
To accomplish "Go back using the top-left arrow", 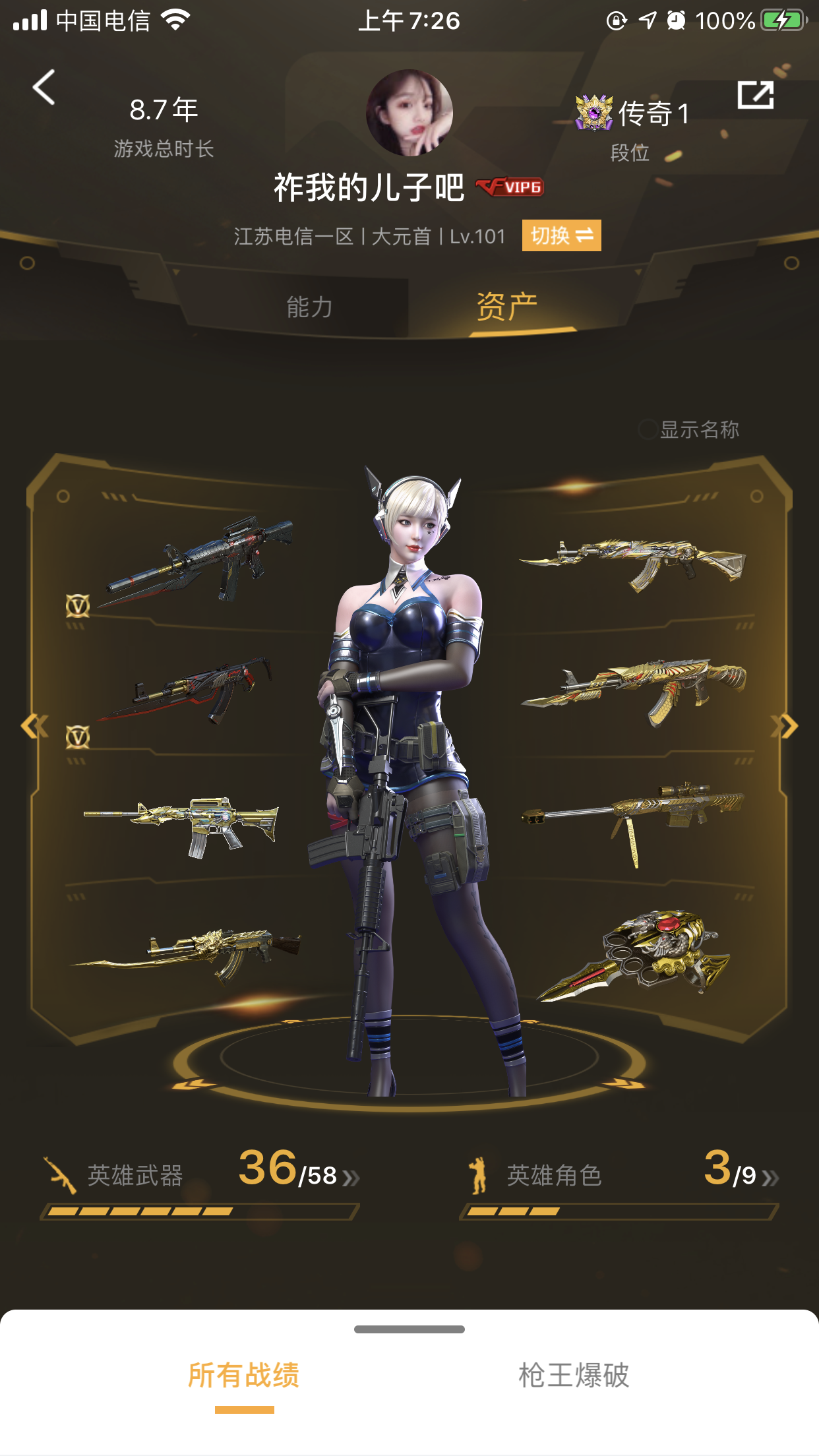I will coord(44,88).
